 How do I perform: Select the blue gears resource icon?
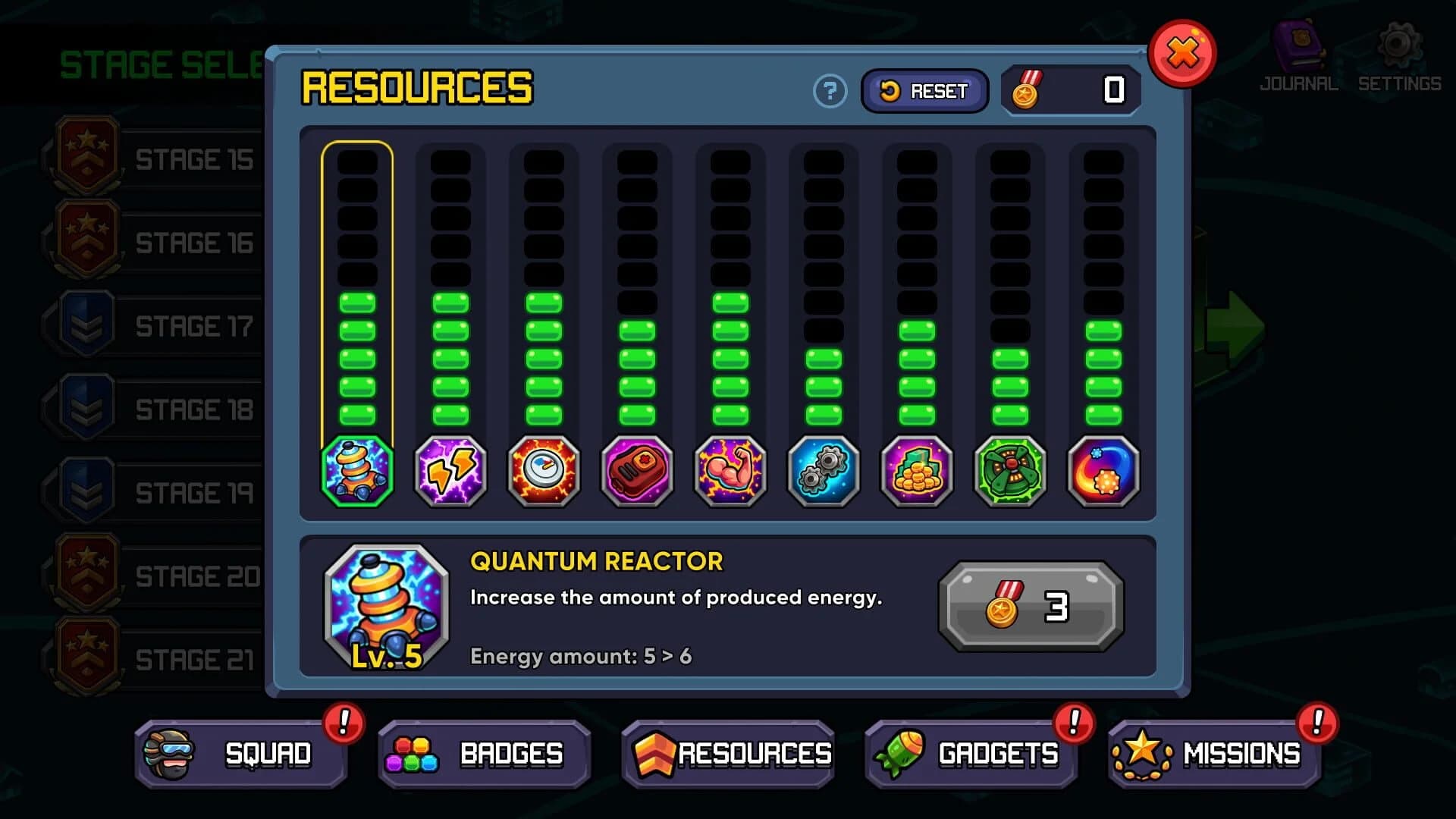click(x=823, y=472)
